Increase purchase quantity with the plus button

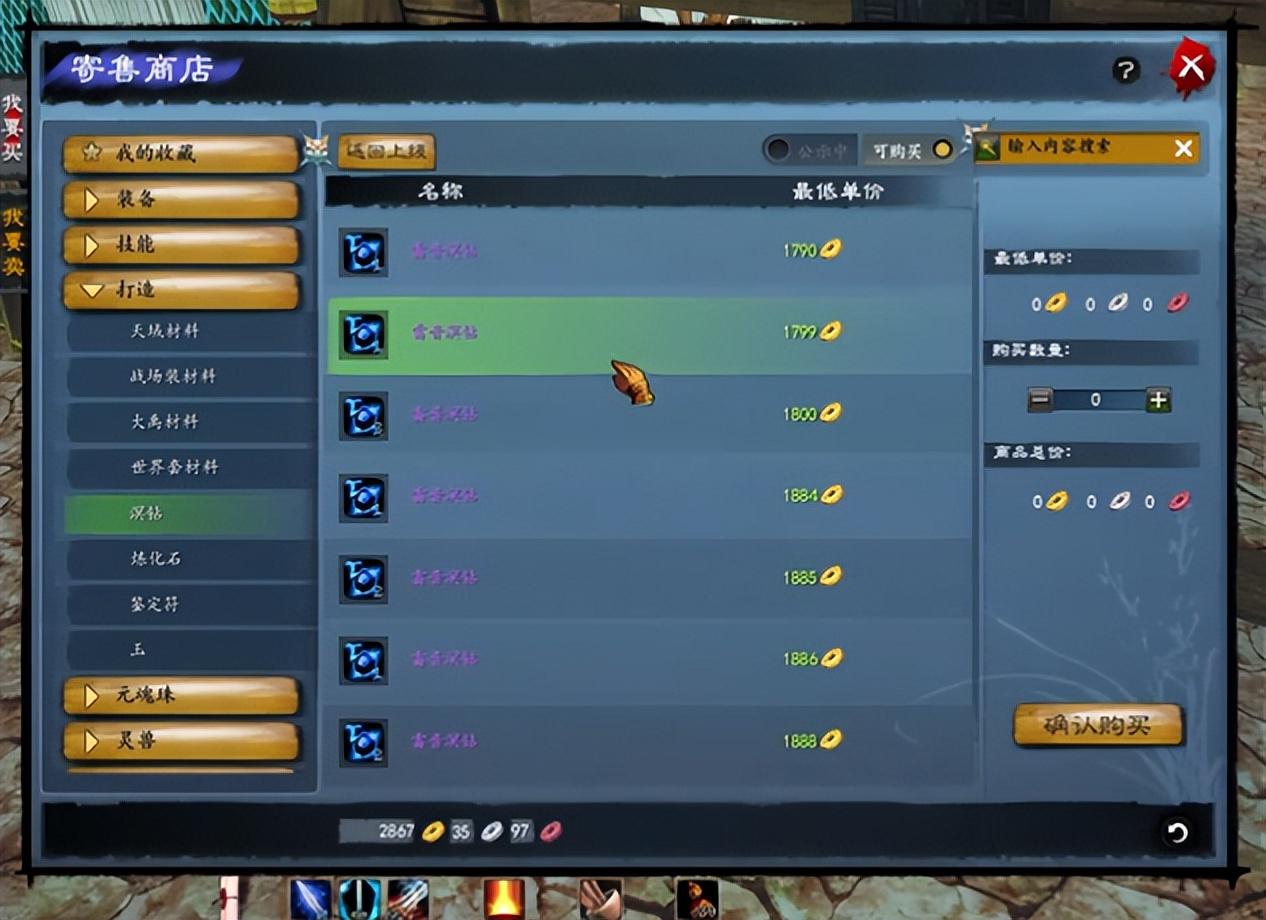(1158, 400)
